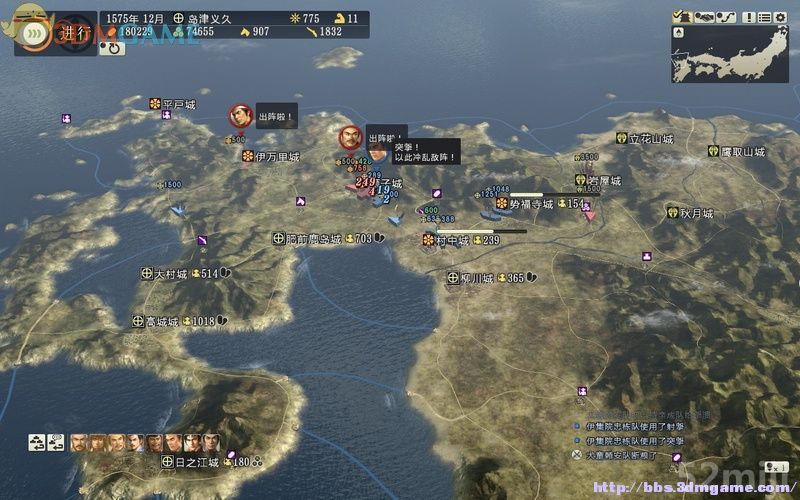This screenshot has height=500, width=800.
Task: Toggle the castle display filter
Action: [683, 16]
